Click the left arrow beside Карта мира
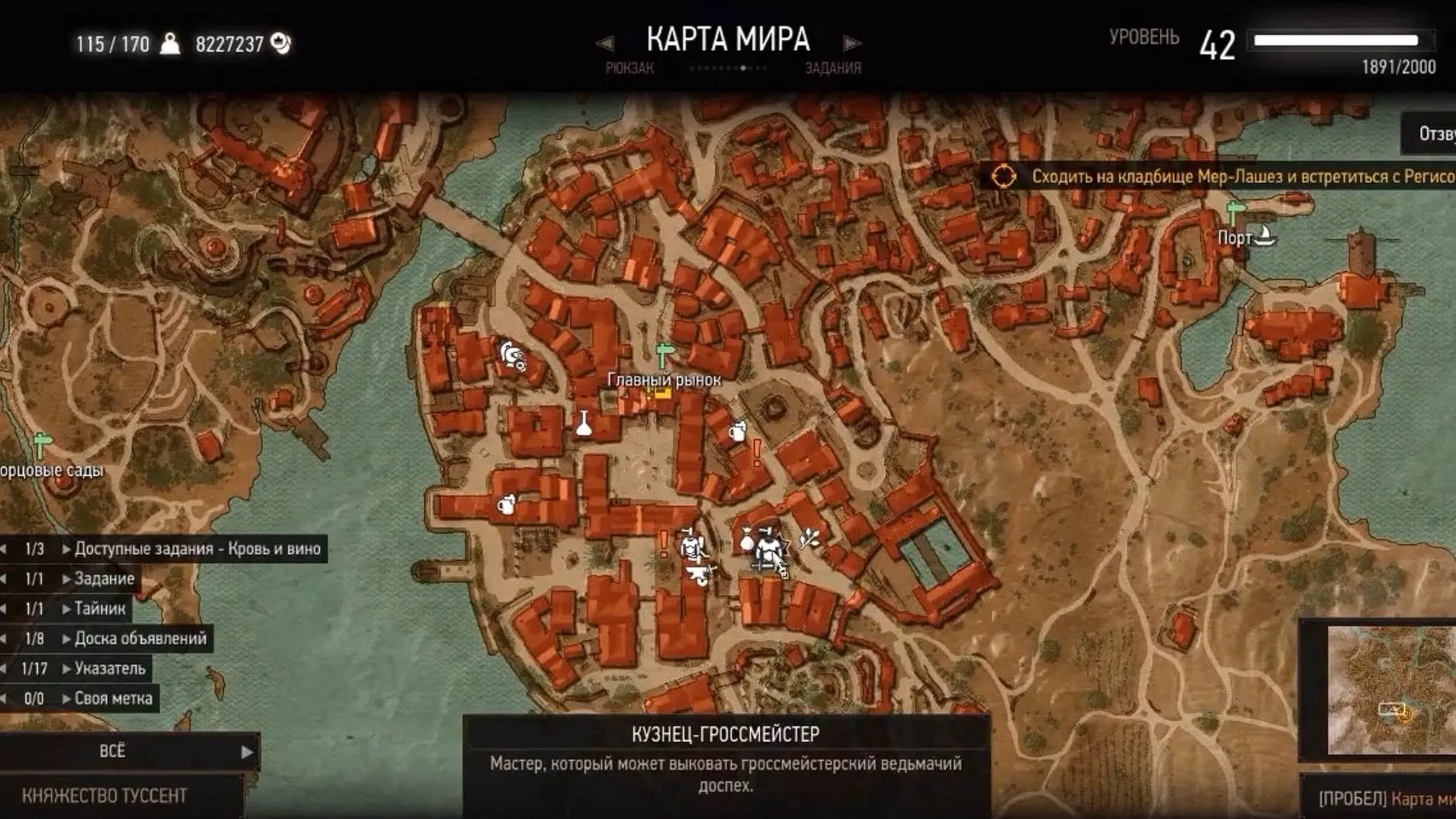Screen dimensions: 1456x819 coord(604,43)
